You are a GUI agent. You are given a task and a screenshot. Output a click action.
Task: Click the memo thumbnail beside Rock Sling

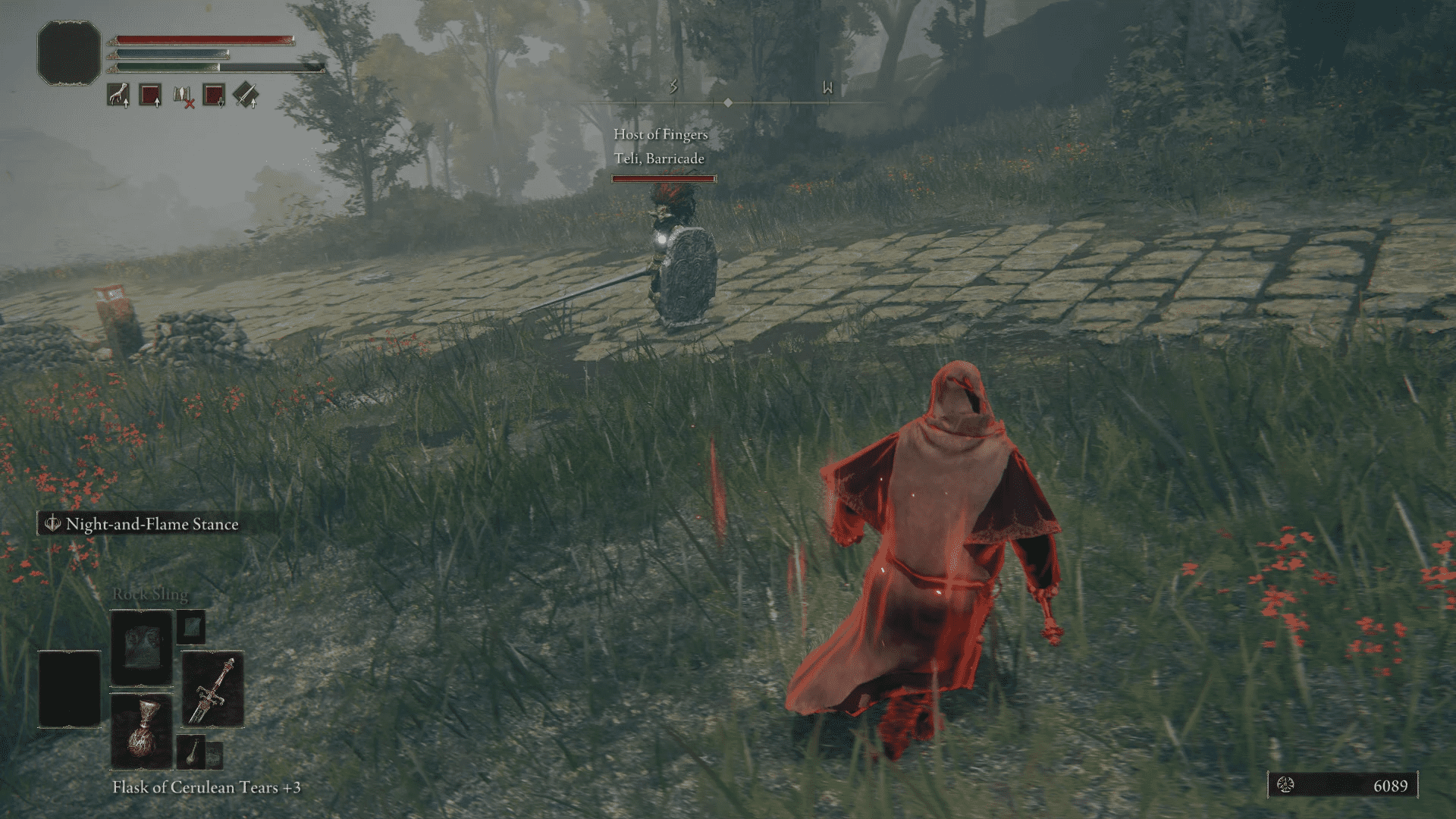click(x=193, y=628)
